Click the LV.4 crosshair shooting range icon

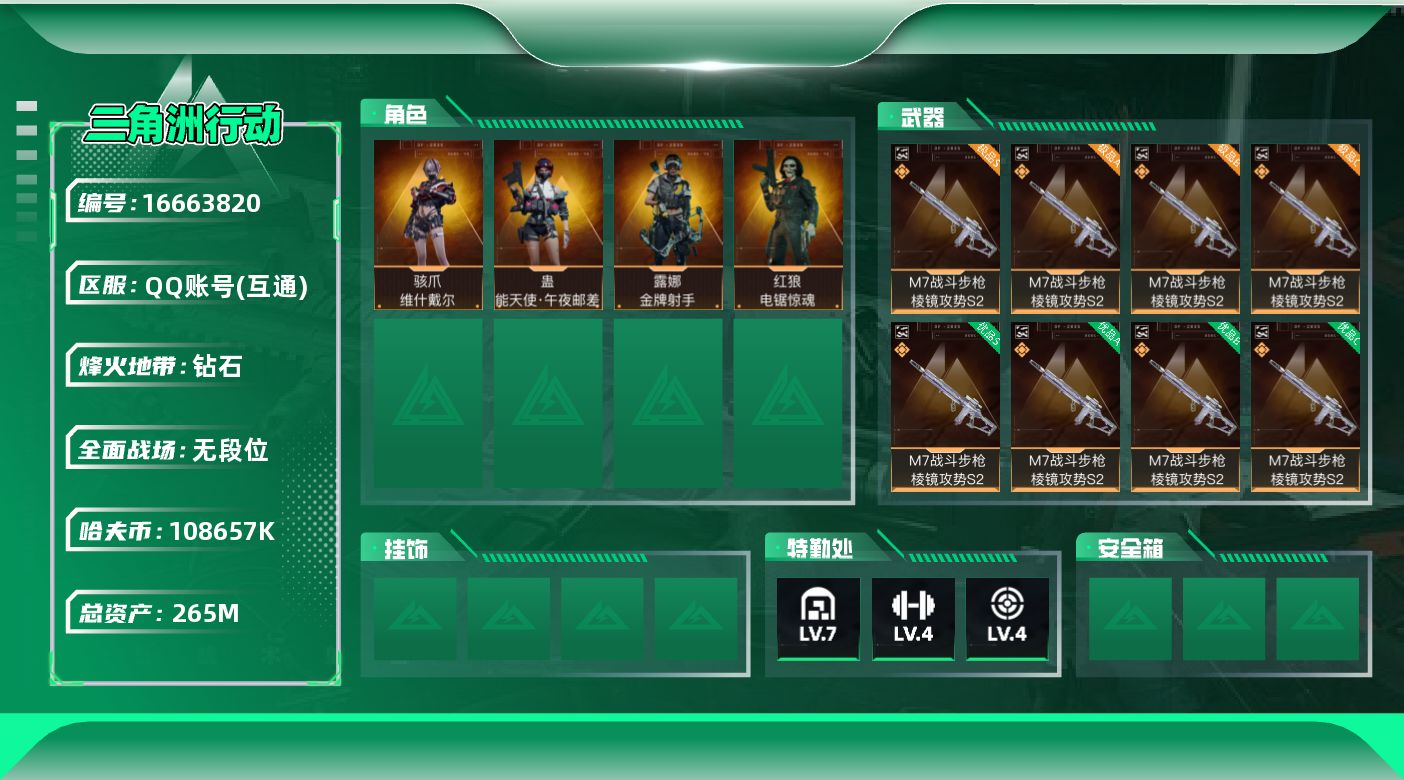point(1007,618)
